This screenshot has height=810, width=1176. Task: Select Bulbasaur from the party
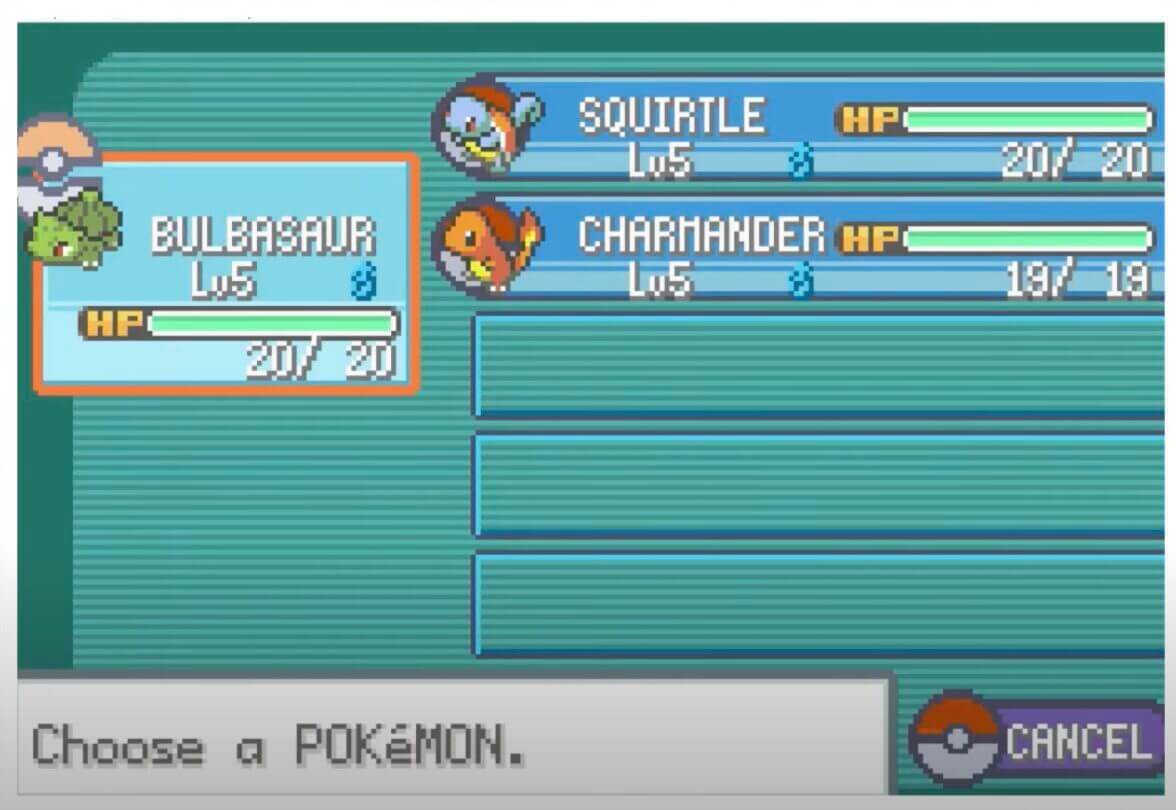pyautogui.click(x=226, y=273)
